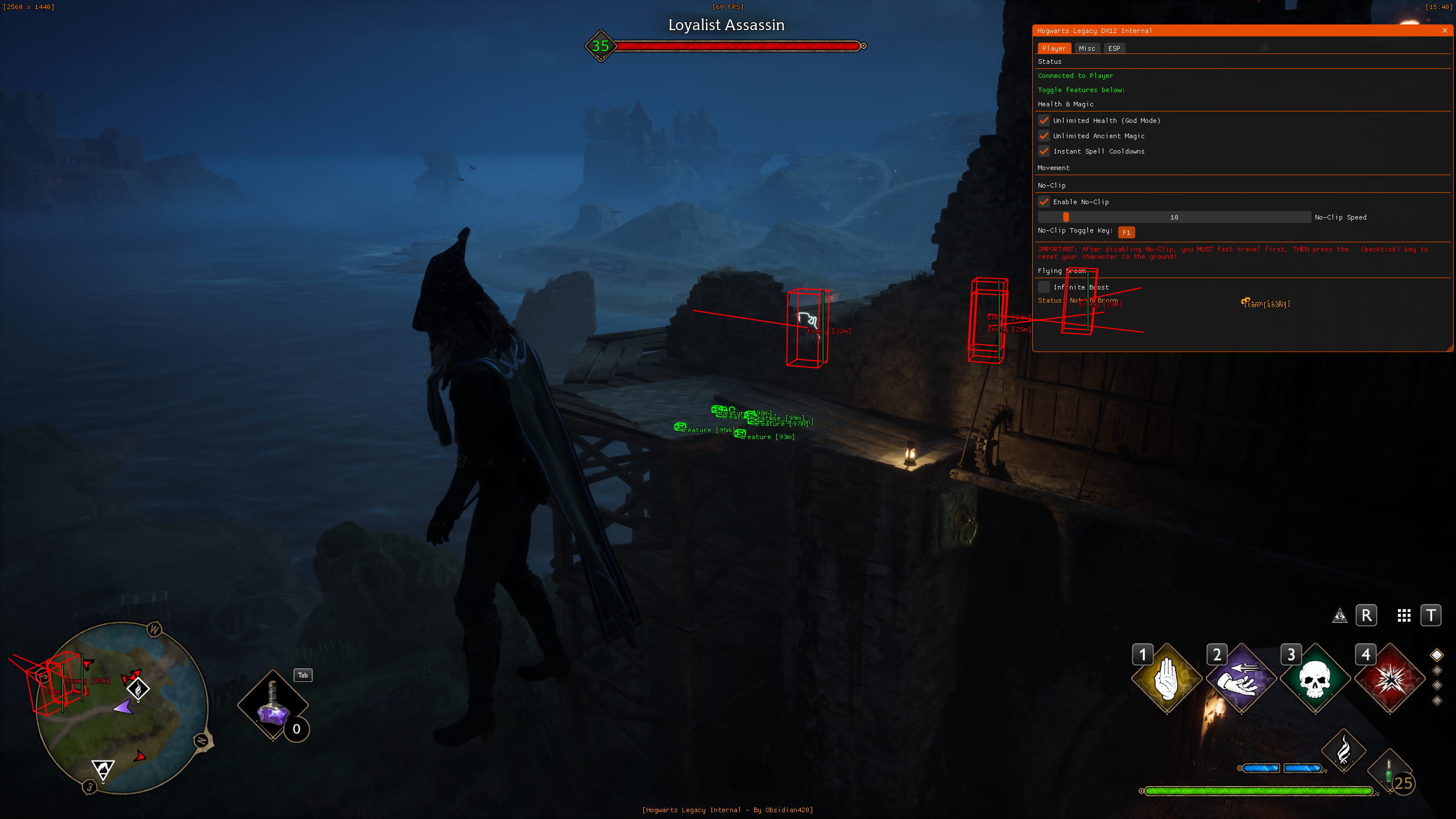Switch to the Misc tab
This screenshot has width=1456, height=819.
(1087, 48)
